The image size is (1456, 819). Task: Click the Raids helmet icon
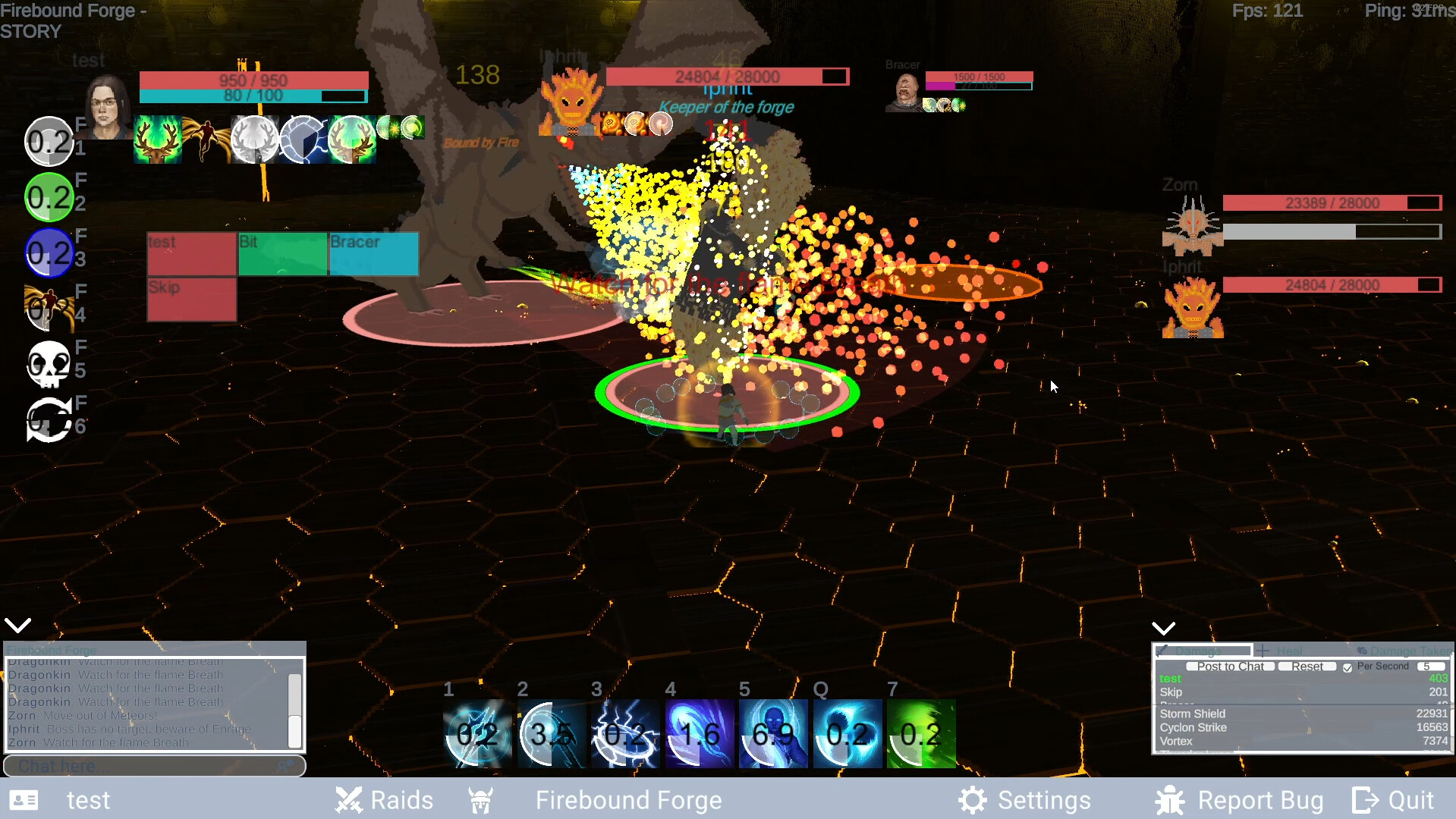[348, 800]
